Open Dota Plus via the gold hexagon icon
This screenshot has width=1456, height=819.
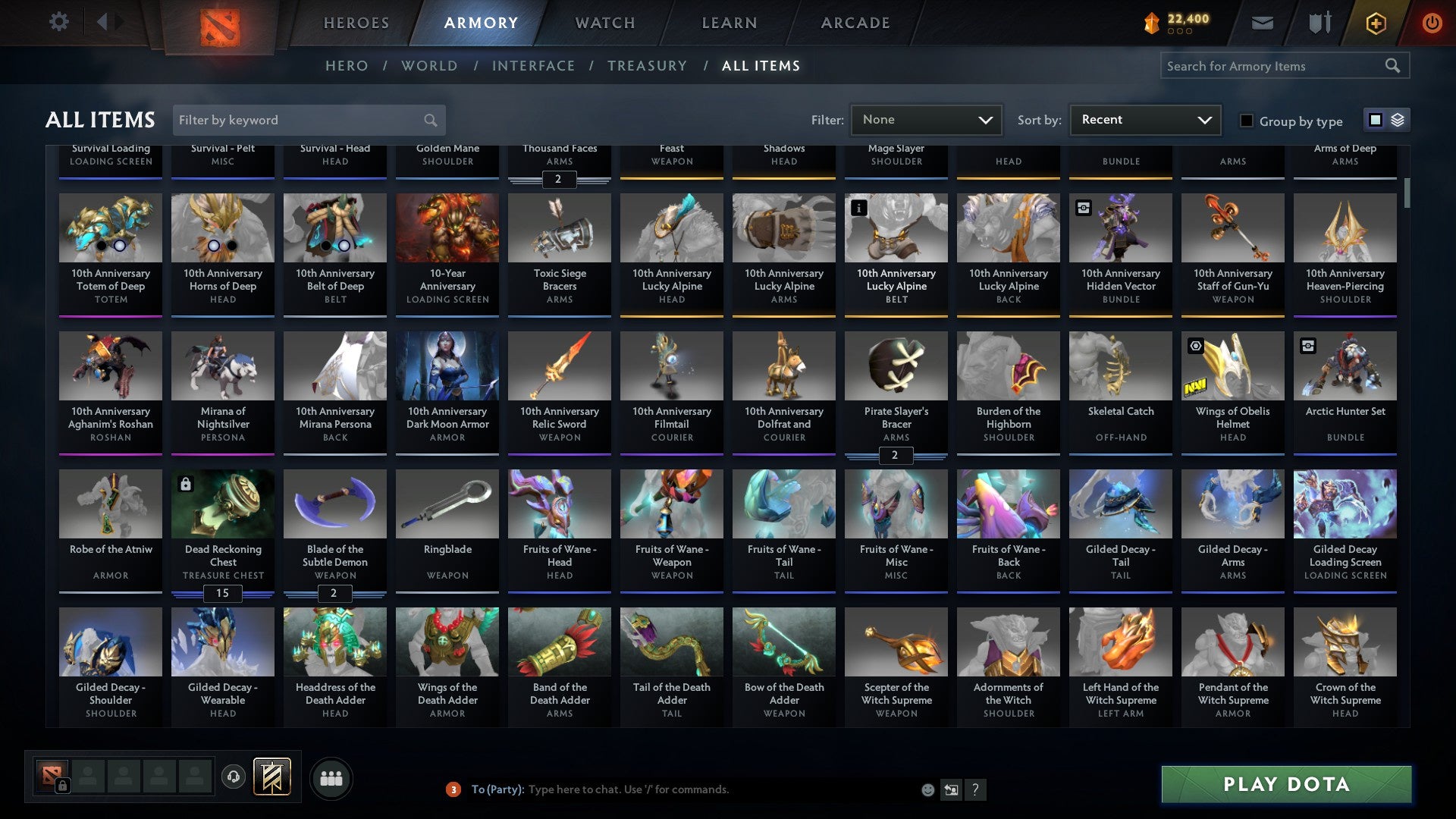click(1375, 23)
